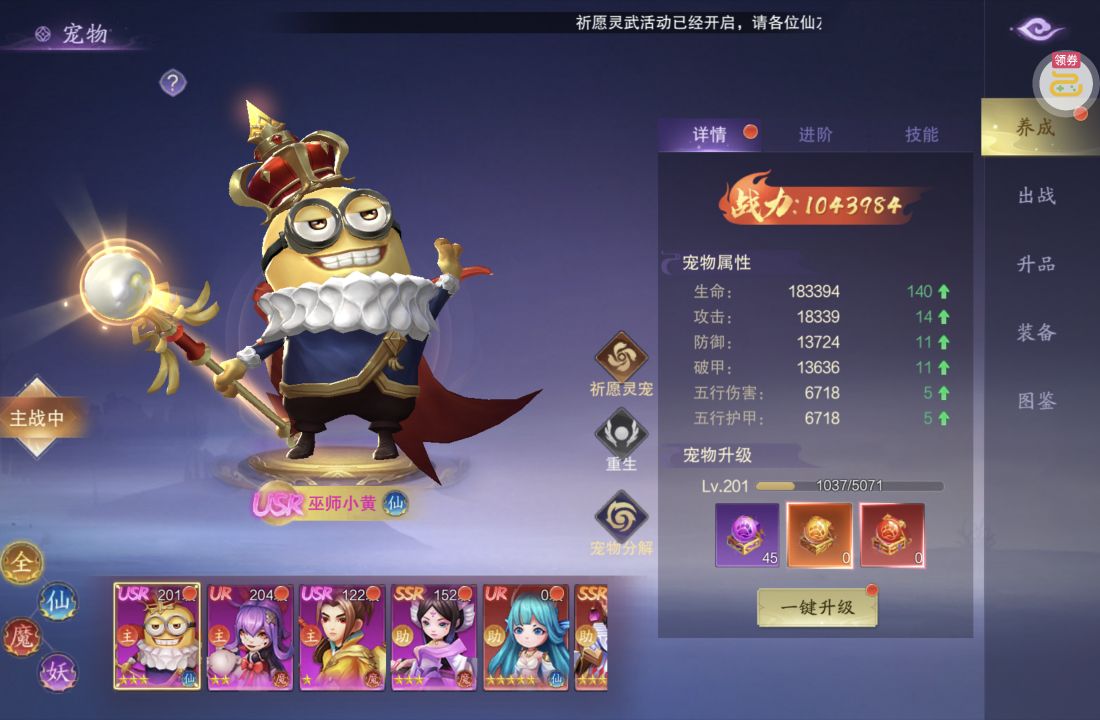Select the 详情 tab

(x=710, y=135)
